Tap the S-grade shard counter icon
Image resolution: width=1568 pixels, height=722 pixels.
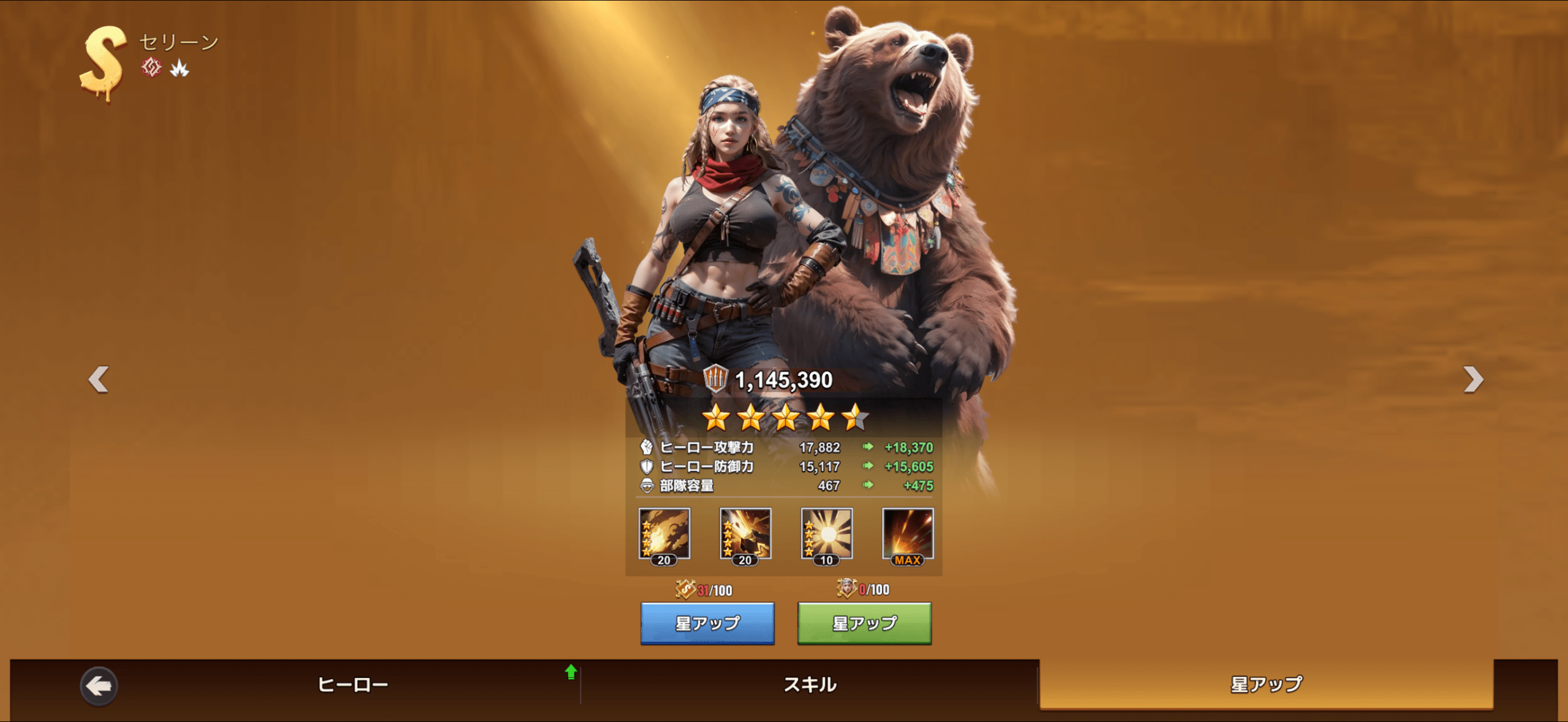point(685,589)
